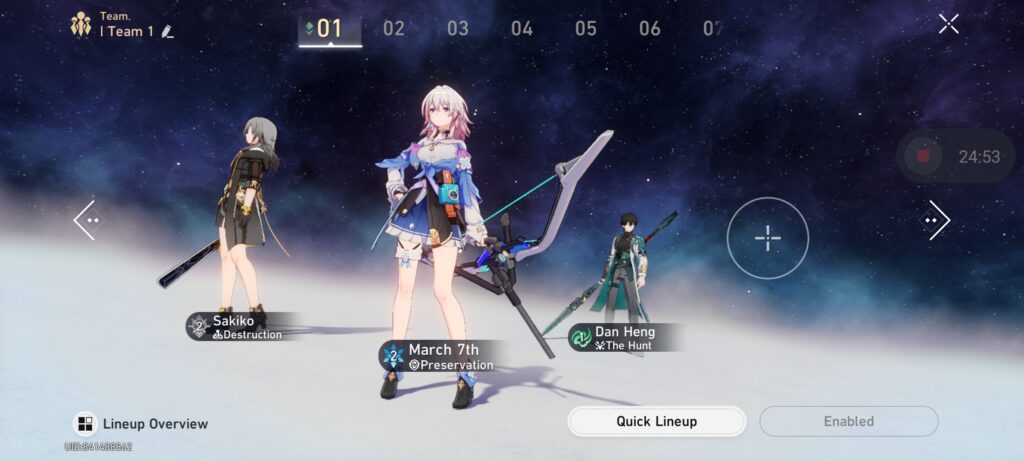Select team tab 03
The height and width of the screenshot is (461, 1024).
coord(458,28)
